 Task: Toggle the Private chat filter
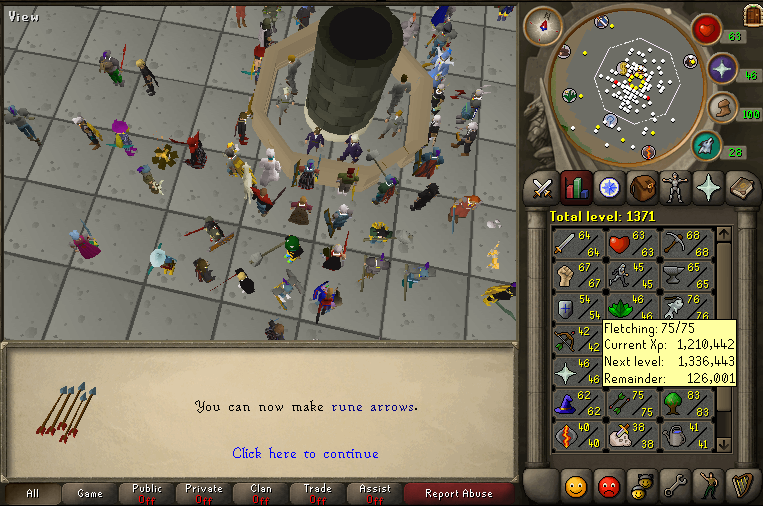click(x=204, y=493)
